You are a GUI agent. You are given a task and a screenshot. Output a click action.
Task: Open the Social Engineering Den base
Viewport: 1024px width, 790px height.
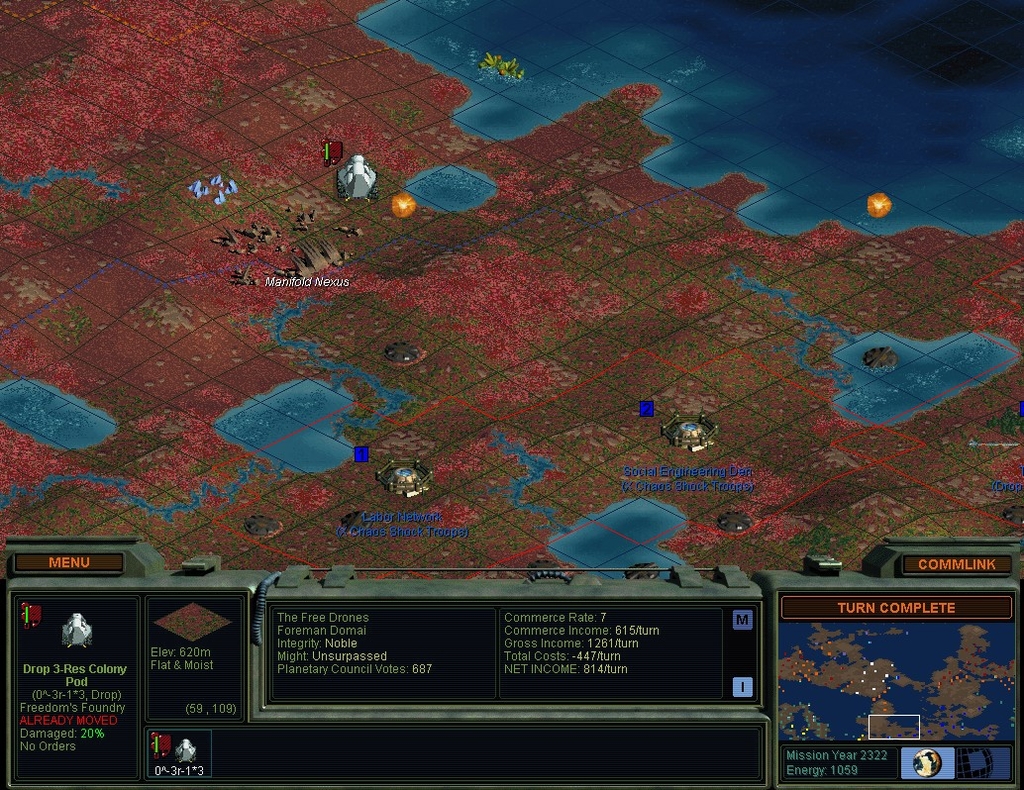pyautogui.click(x=688, y=432)
